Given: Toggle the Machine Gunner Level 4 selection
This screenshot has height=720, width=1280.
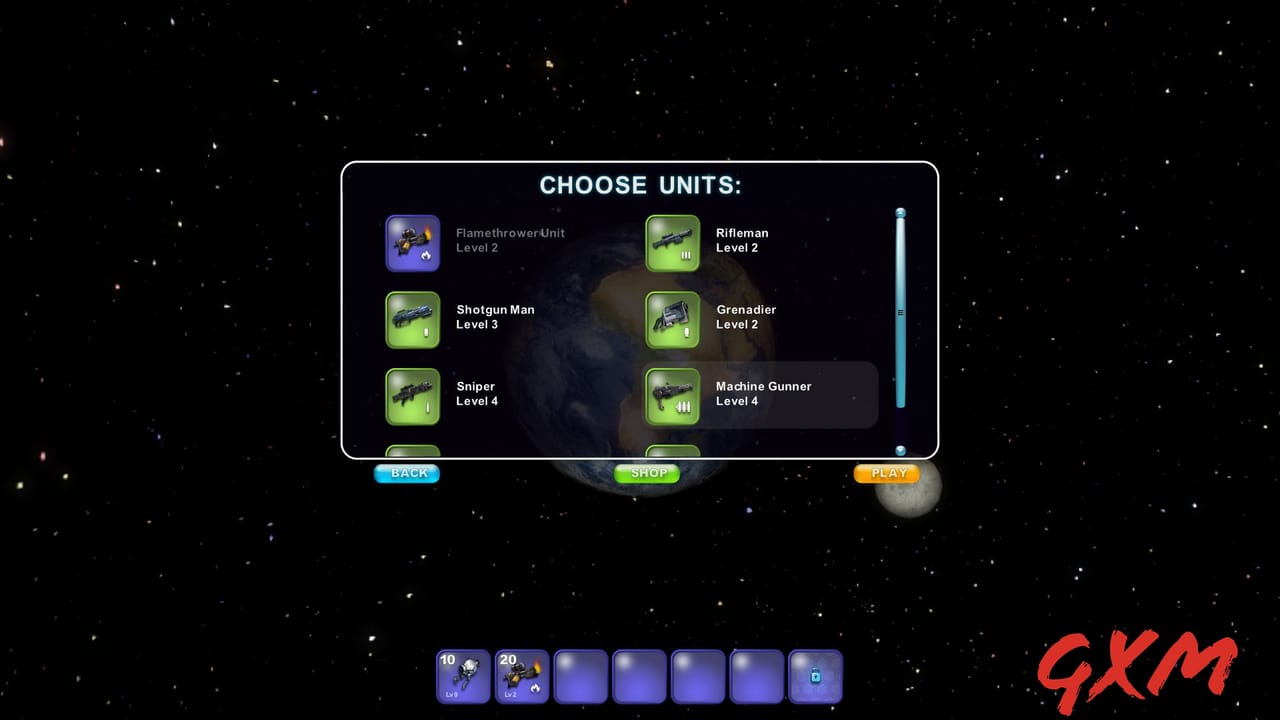Looking at the screenshot, I should [x=763, y=394].
